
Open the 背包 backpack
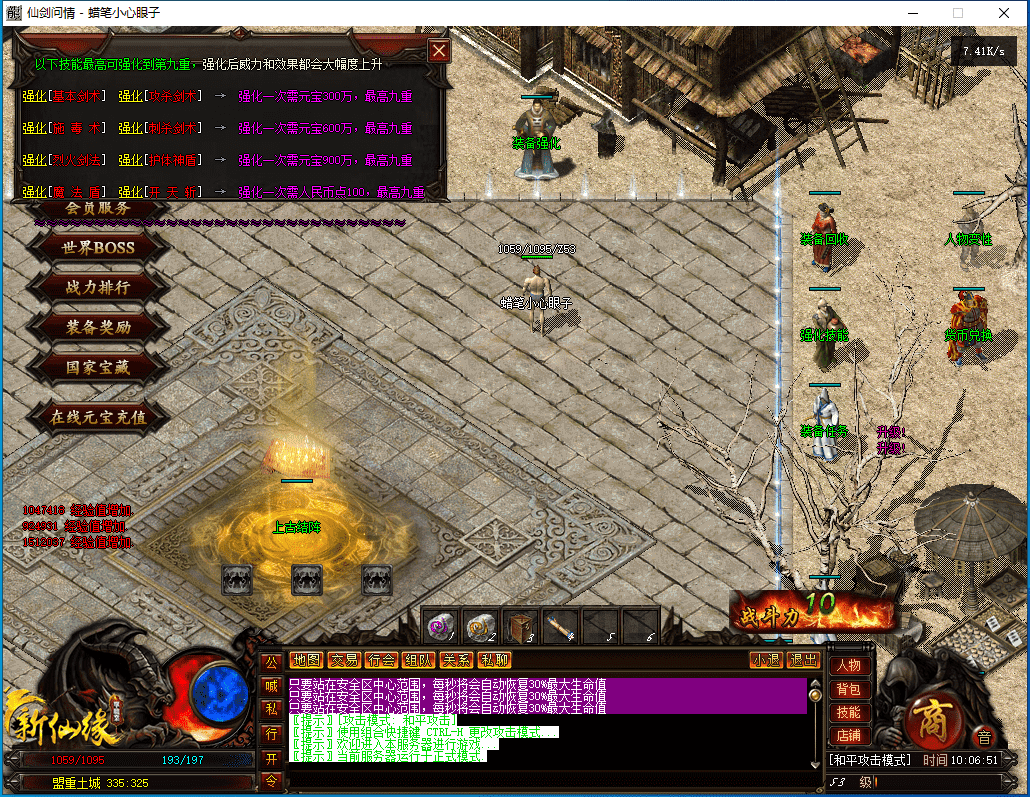(848, 689)
